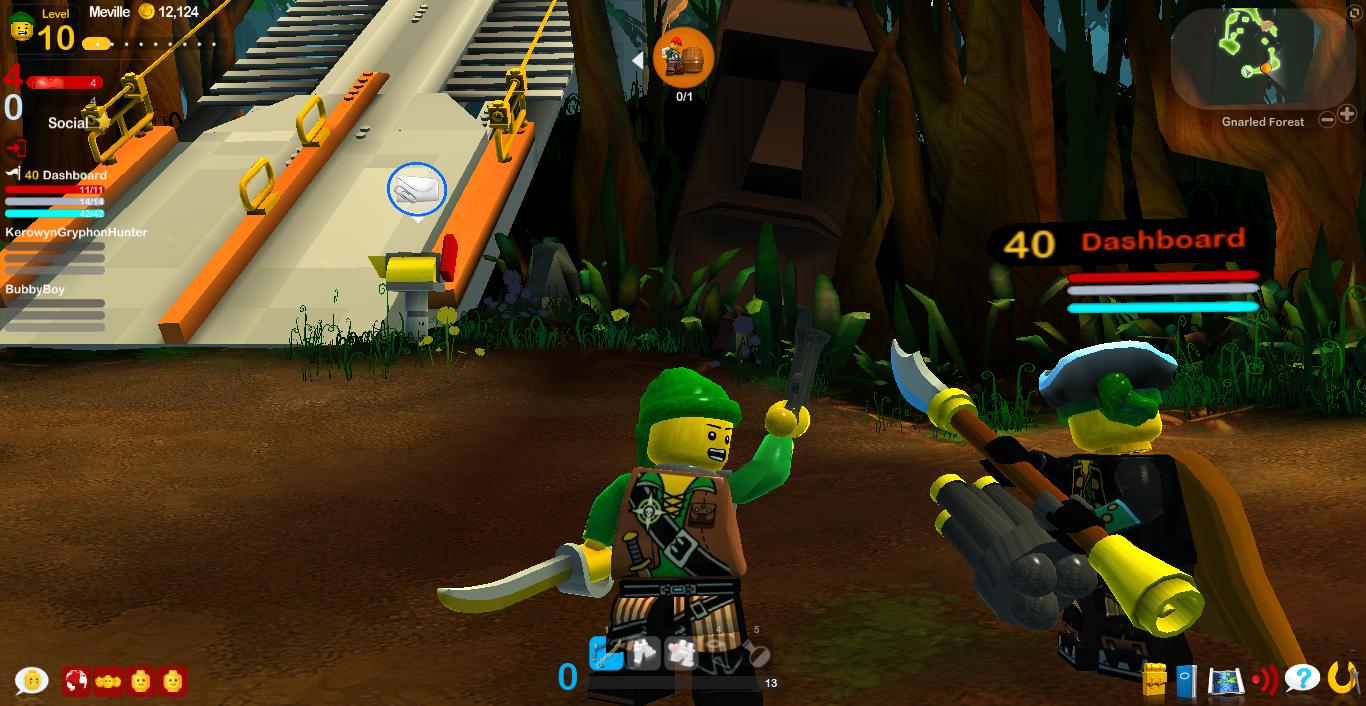Zoom out the minimap with minus button
The height and width of the screenshot is (706, 1366).
pyautogui.click(x=1327, y=120)
